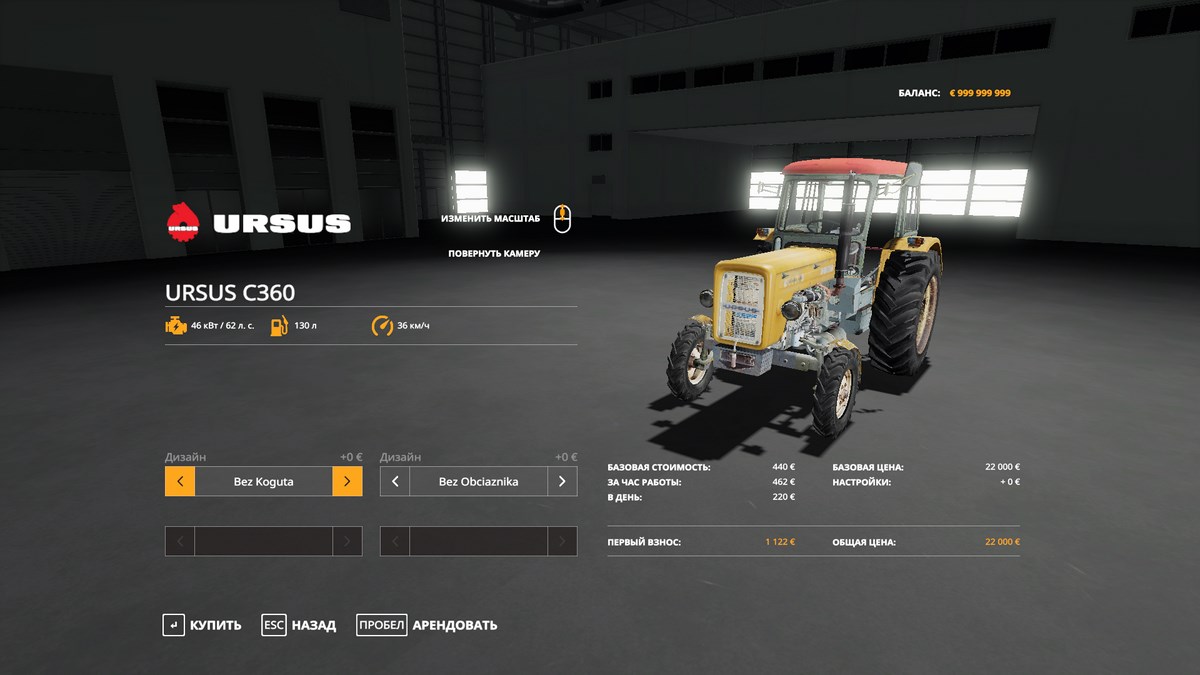1200x675 pixels.
Task: Lease the tractor via Арендовать
Action: 427,625
